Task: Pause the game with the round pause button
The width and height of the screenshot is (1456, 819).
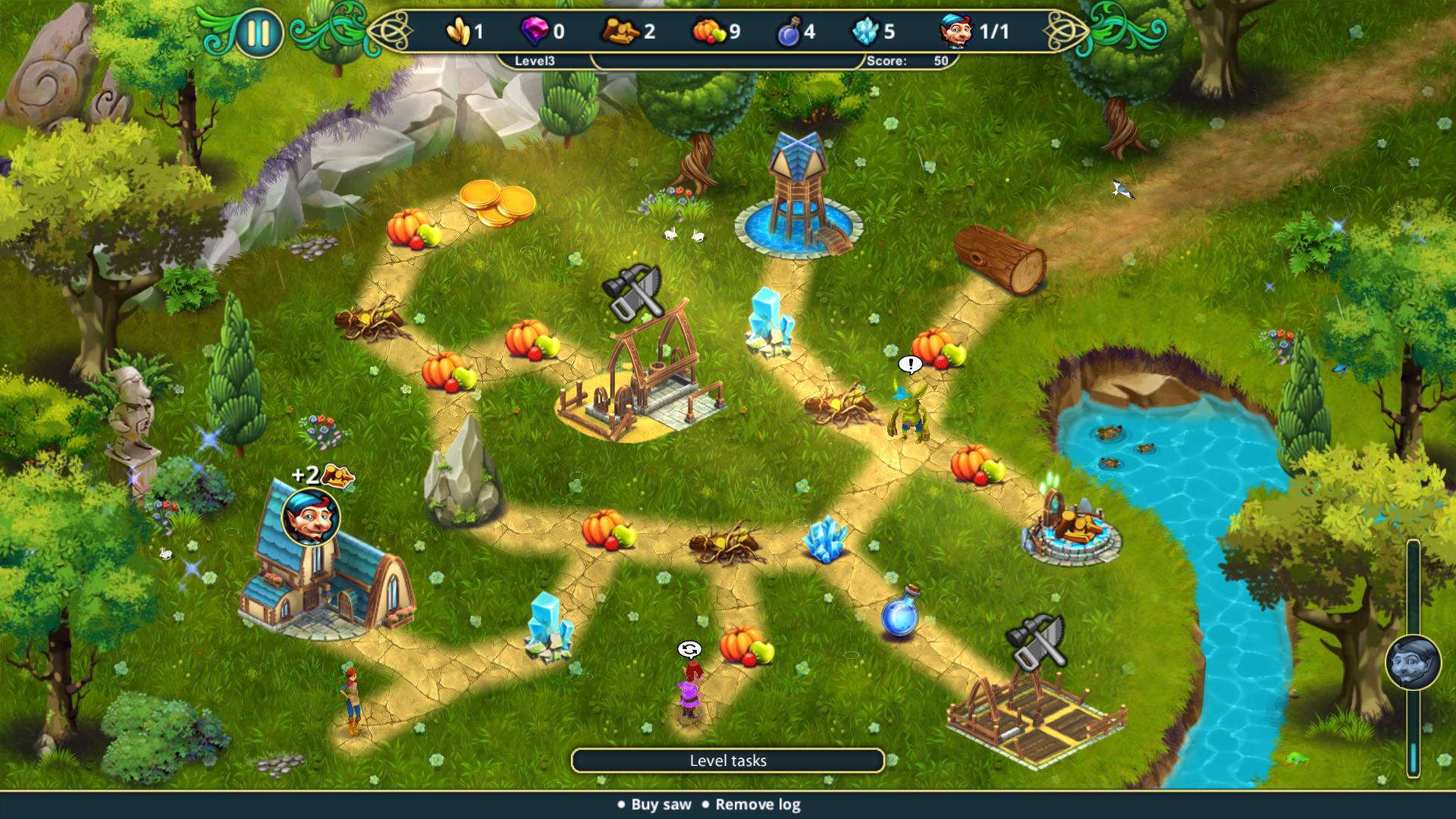Action: click(258, 33)
